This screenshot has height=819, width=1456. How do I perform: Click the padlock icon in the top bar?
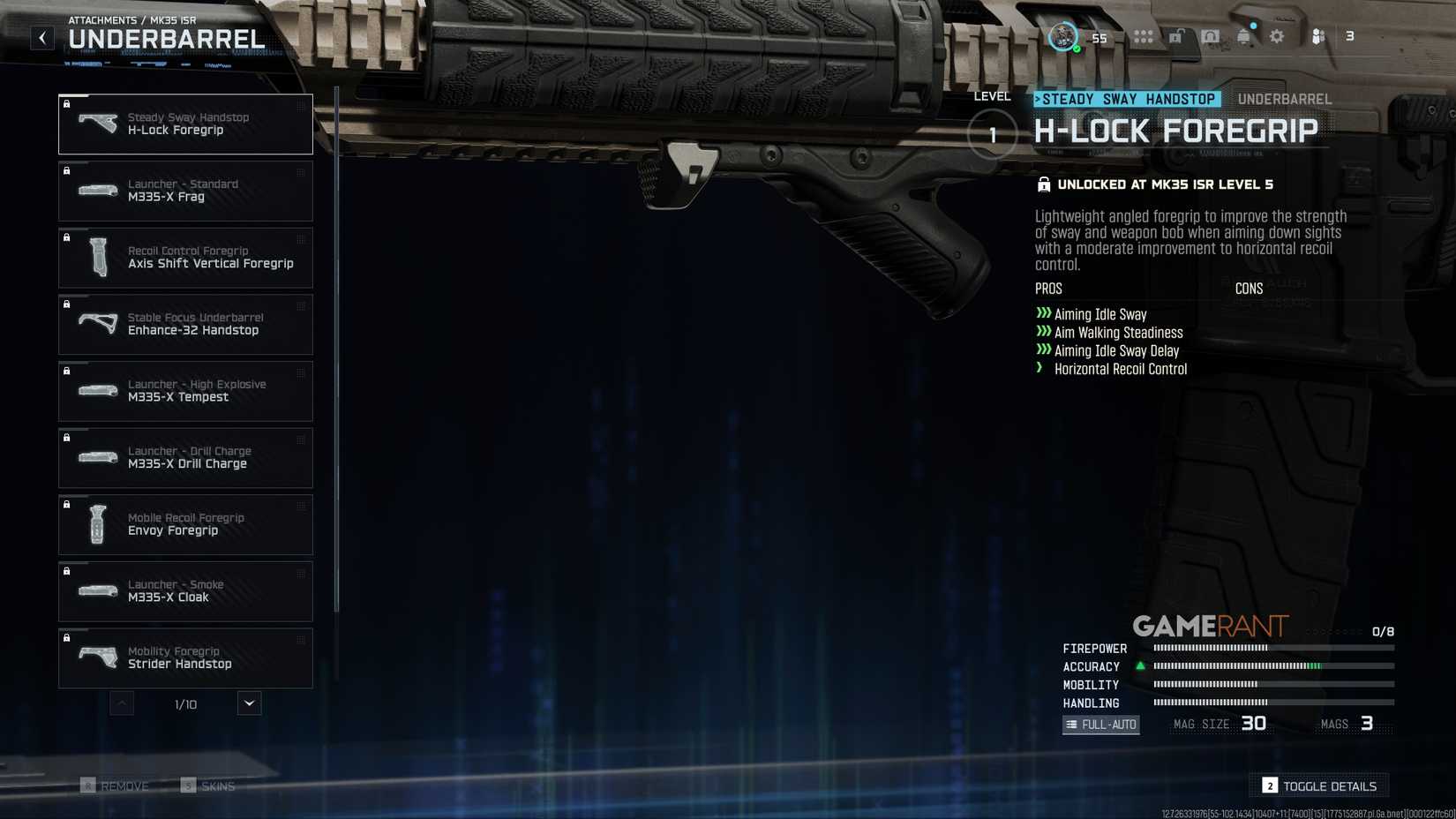pyautogui.click(x=1175, y=36)
